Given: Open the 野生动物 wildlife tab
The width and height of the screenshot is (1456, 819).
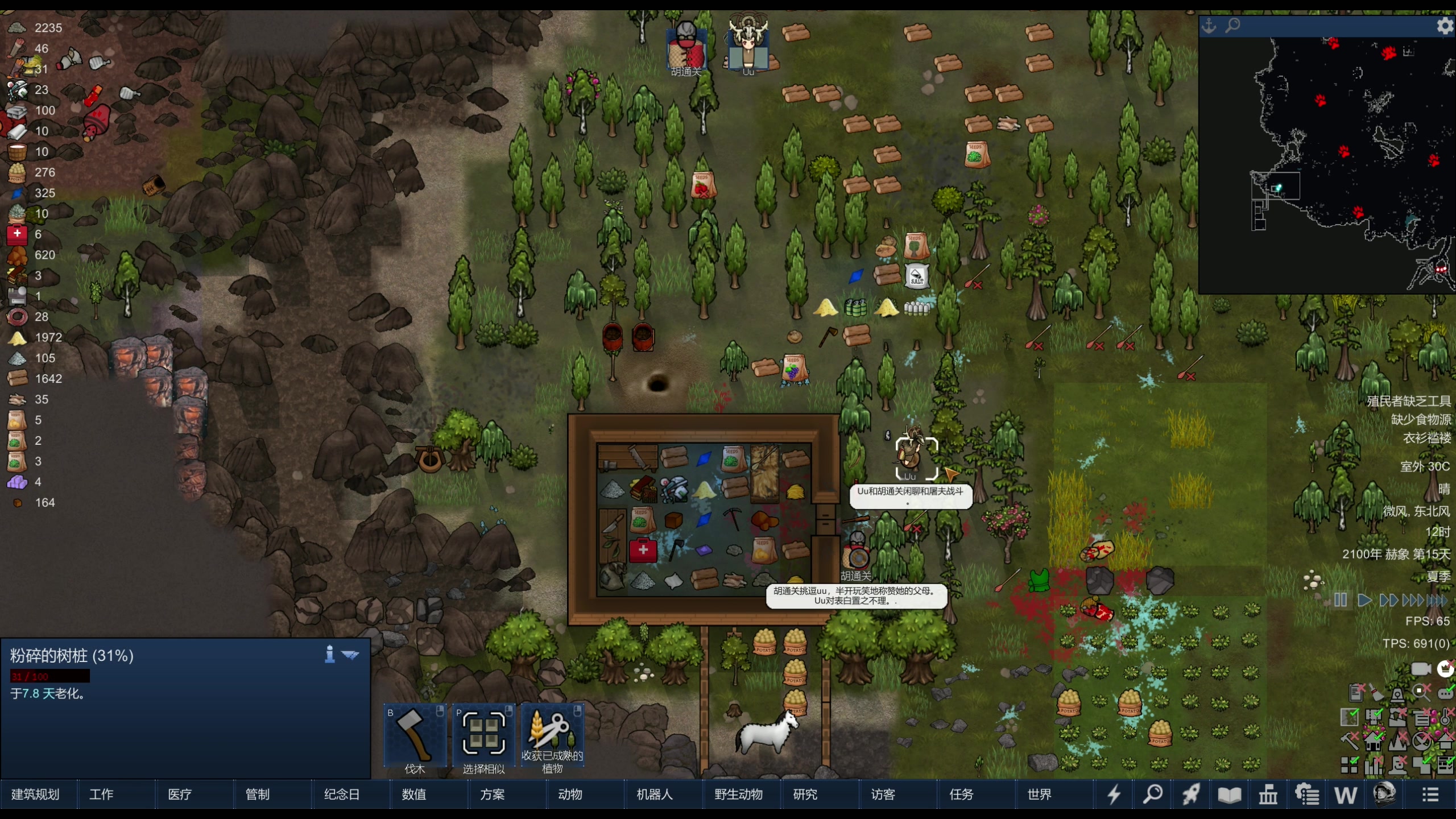Looking at the screenshot, I should 738,795.
